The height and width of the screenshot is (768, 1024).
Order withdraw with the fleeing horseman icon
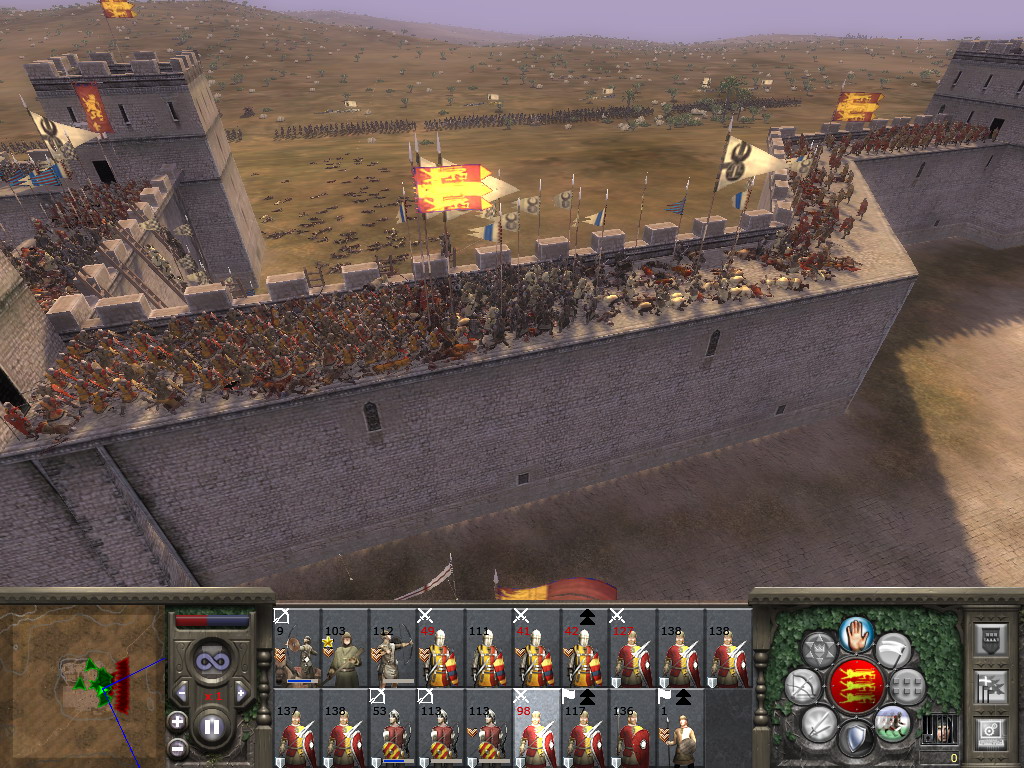click(x=892, y=720)
